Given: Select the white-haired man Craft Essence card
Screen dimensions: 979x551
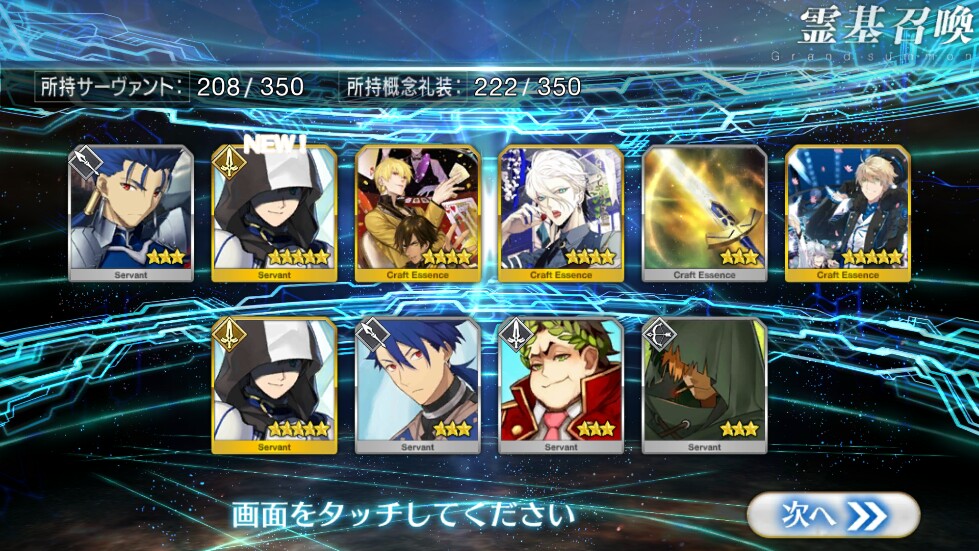Looking at the screenshot, I should [561, 213].
